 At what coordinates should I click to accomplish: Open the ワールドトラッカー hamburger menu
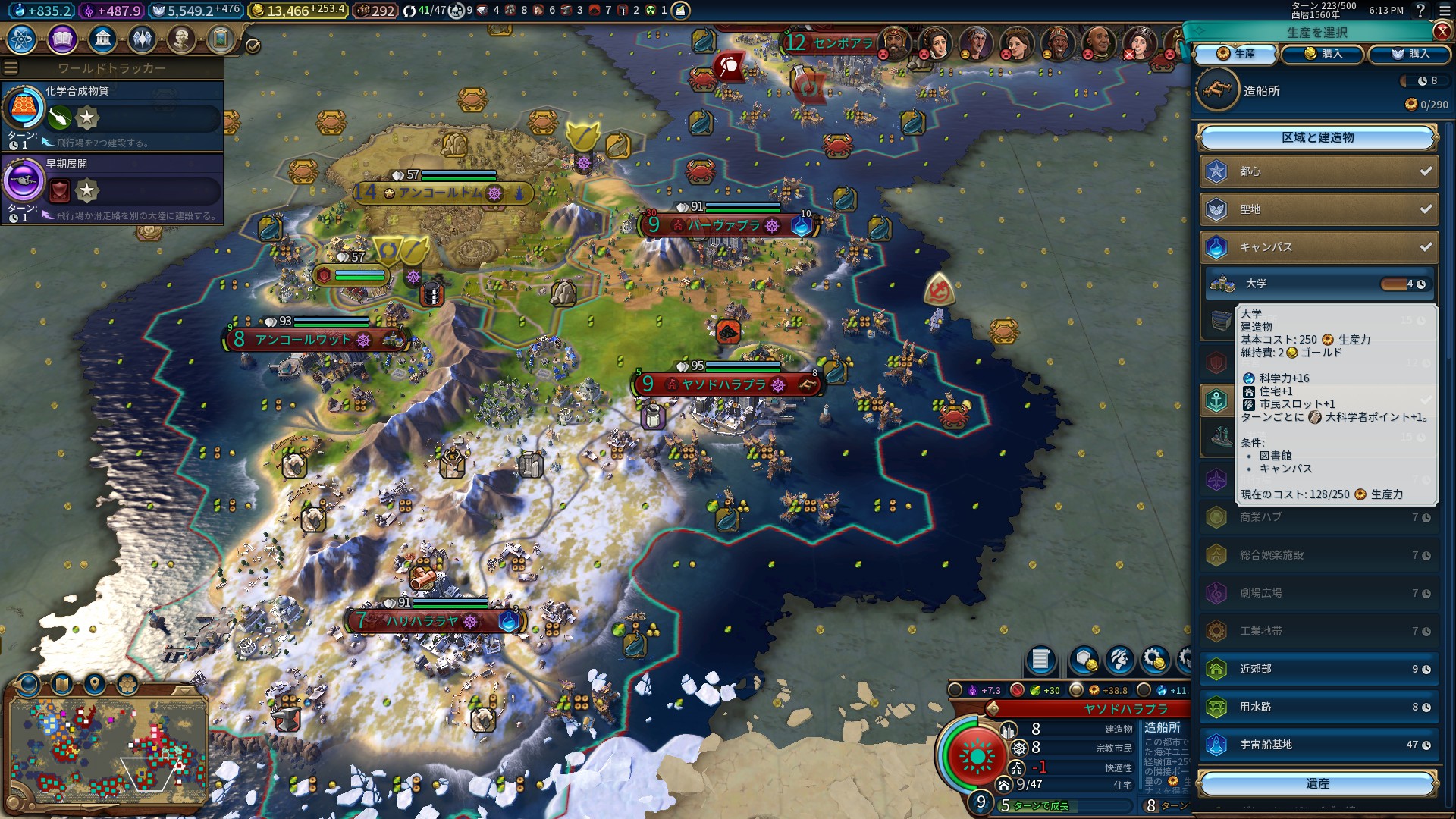click(x=11, y=68)
